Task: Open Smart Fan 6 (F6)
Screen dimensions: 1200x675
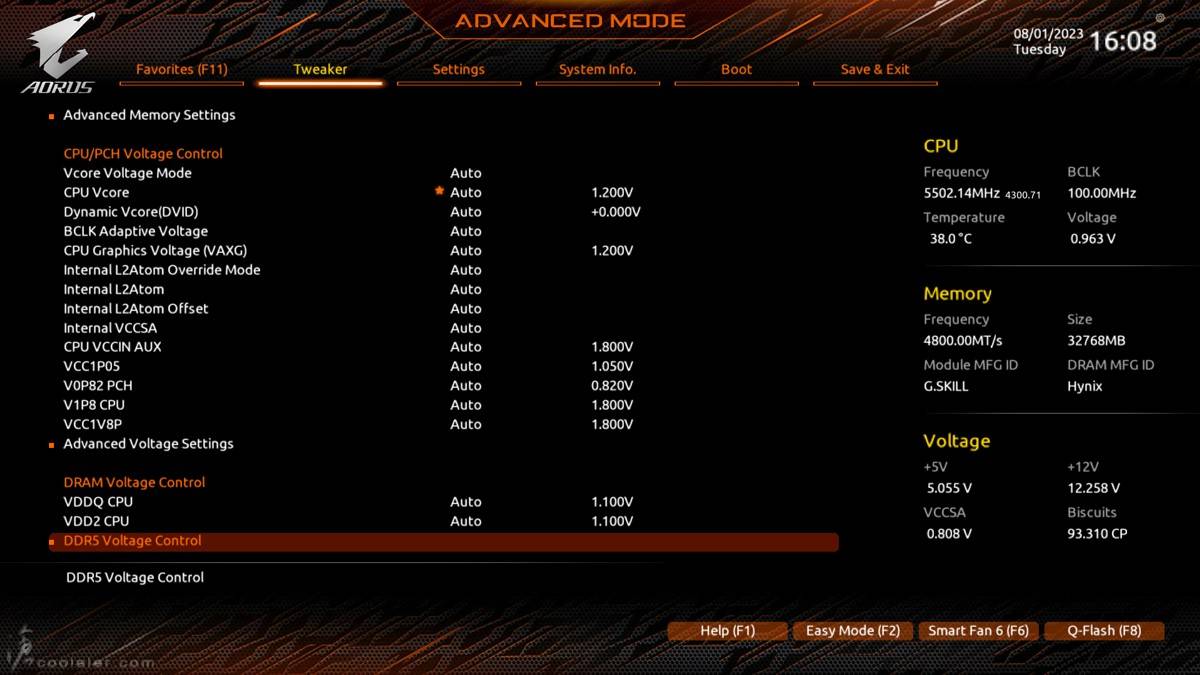Action: point(978,631)
